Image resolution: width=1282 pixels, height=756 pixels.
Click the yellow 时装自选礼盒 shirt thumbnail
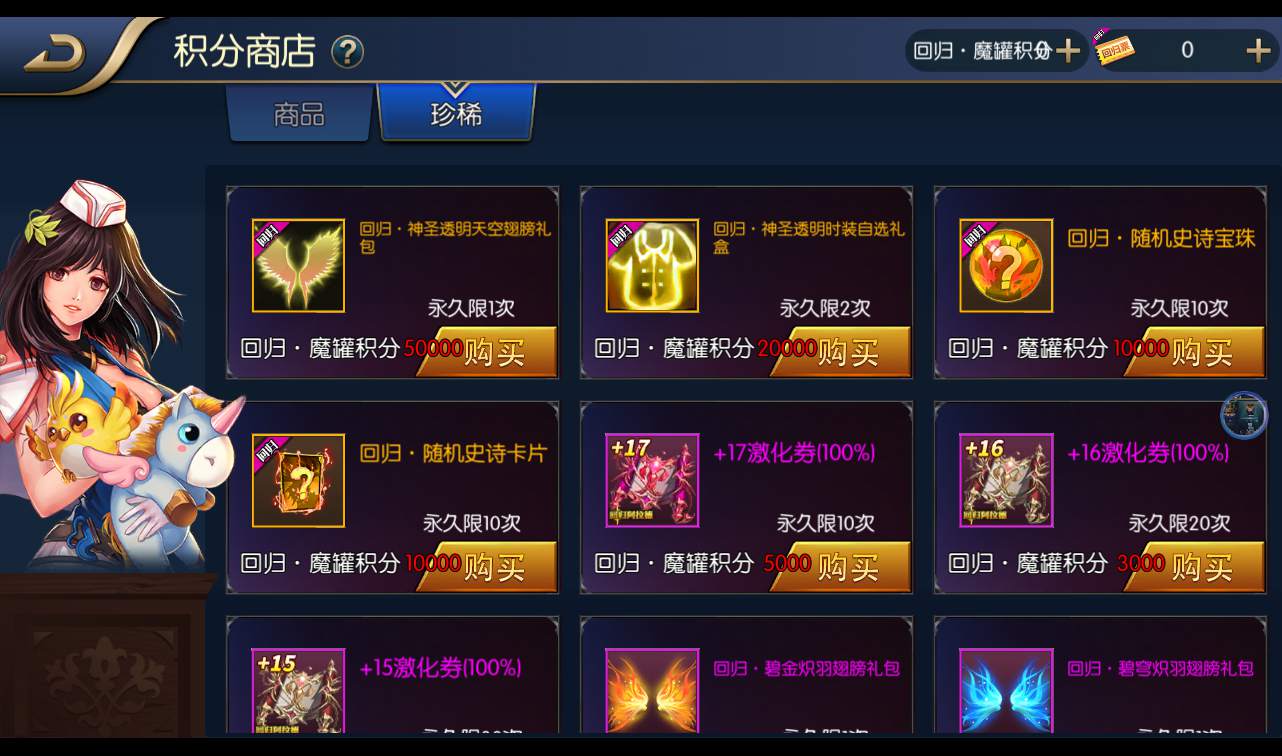[x=651, y=264]
